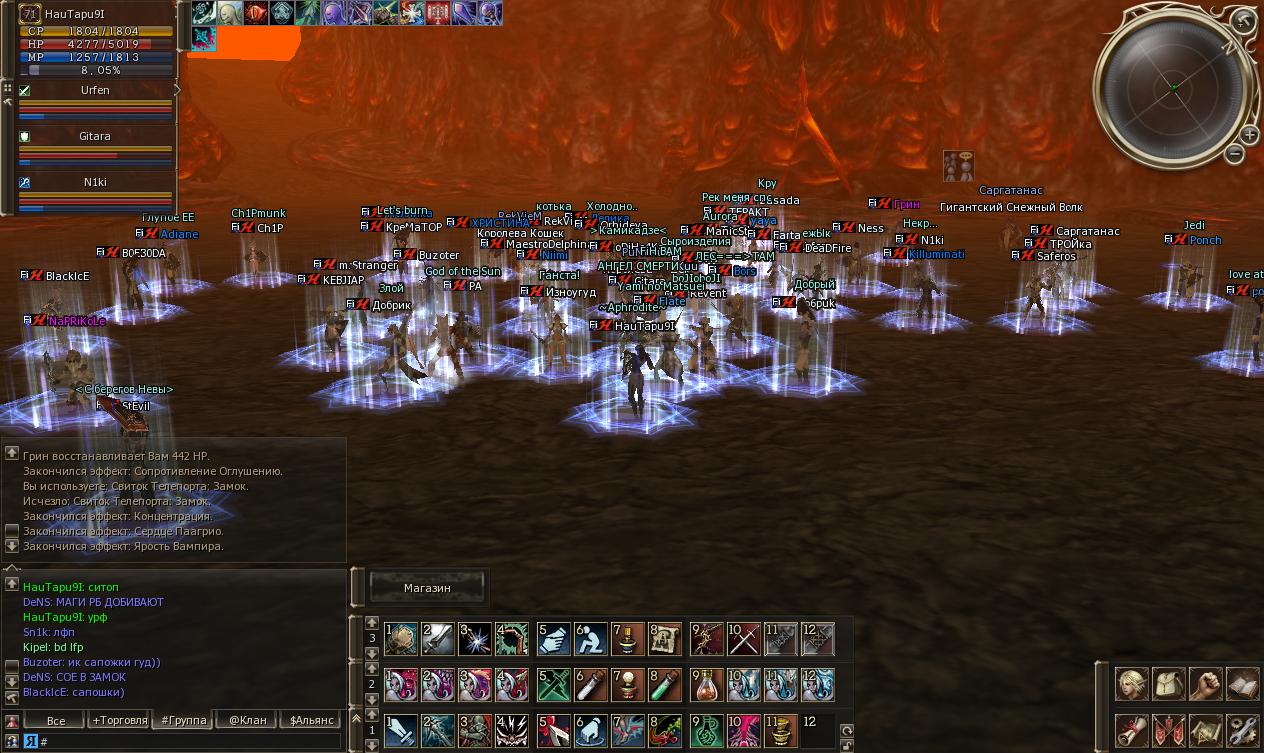
Task: Open system settings wrench and gears icon
Action: tap(1242, 729)
